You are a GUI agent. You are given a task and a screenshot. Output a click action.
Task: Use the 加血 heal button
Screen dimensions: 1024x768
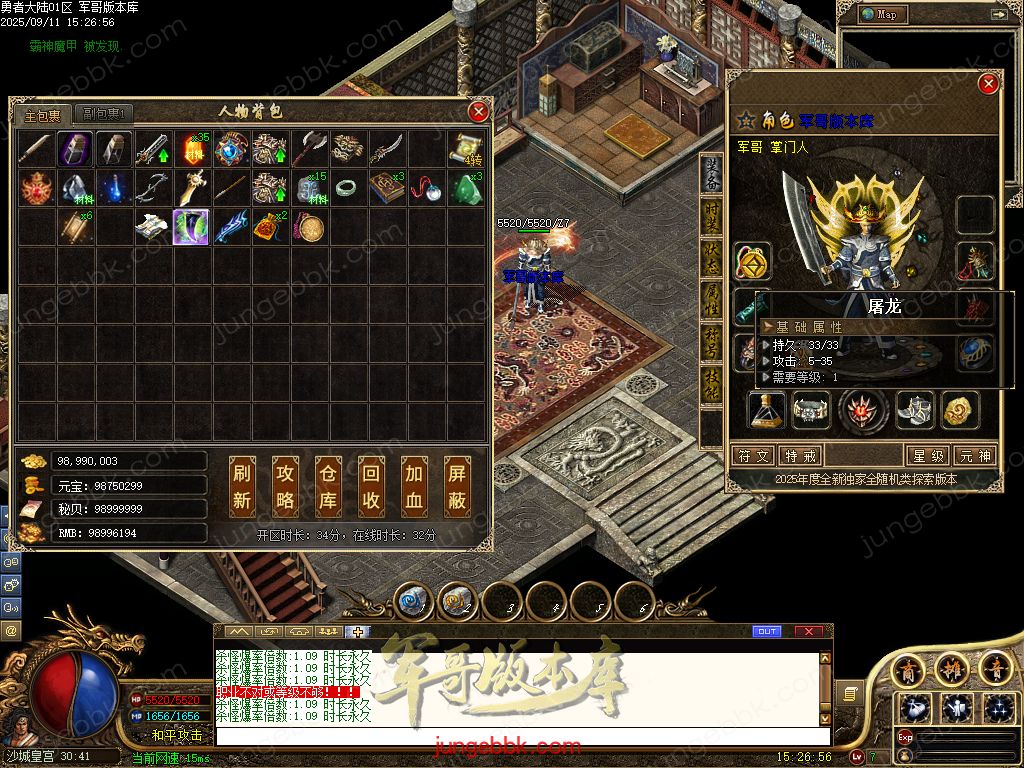414,486
